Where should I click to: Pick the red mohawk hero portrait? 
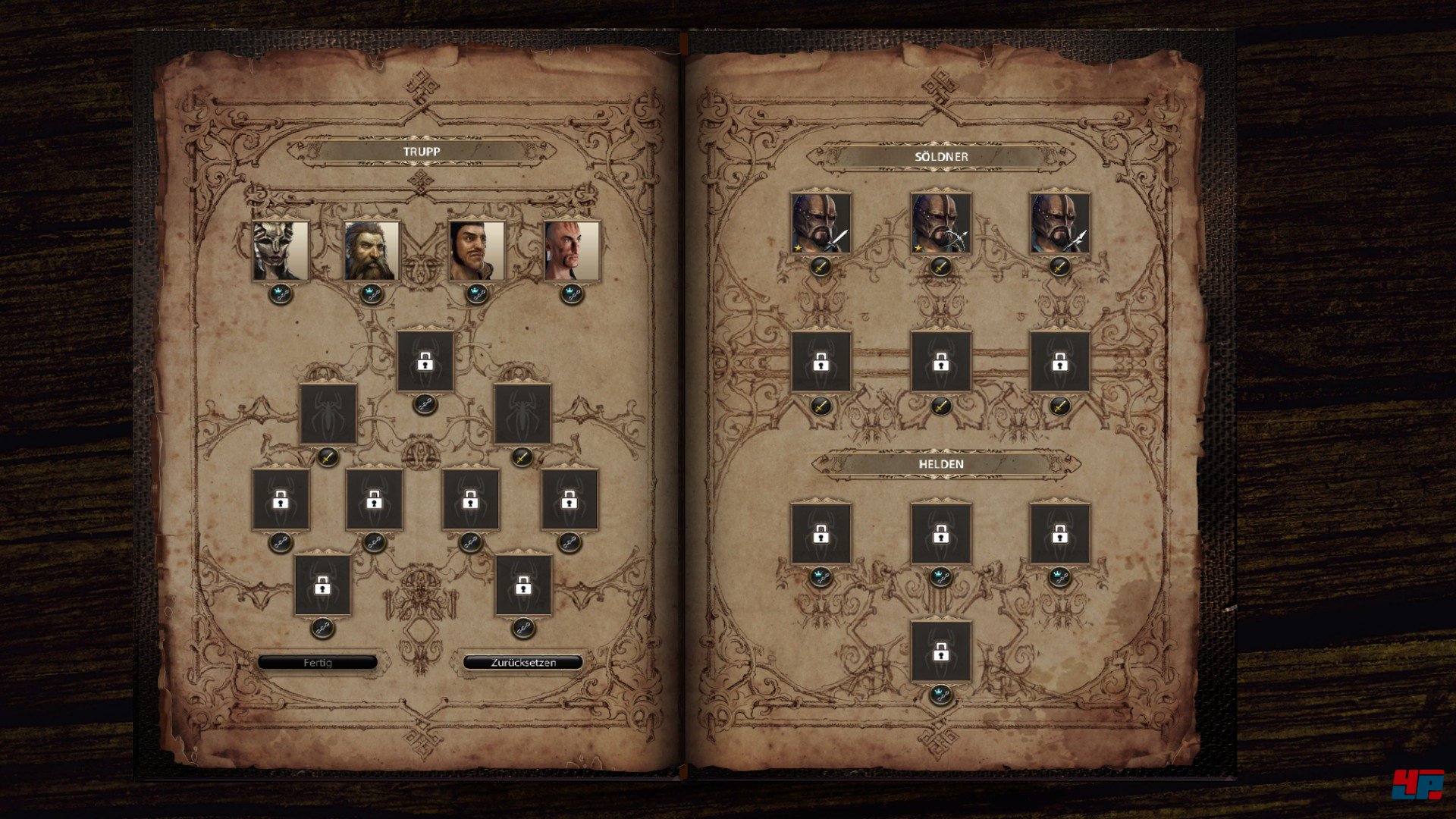[x=572, y=251]
